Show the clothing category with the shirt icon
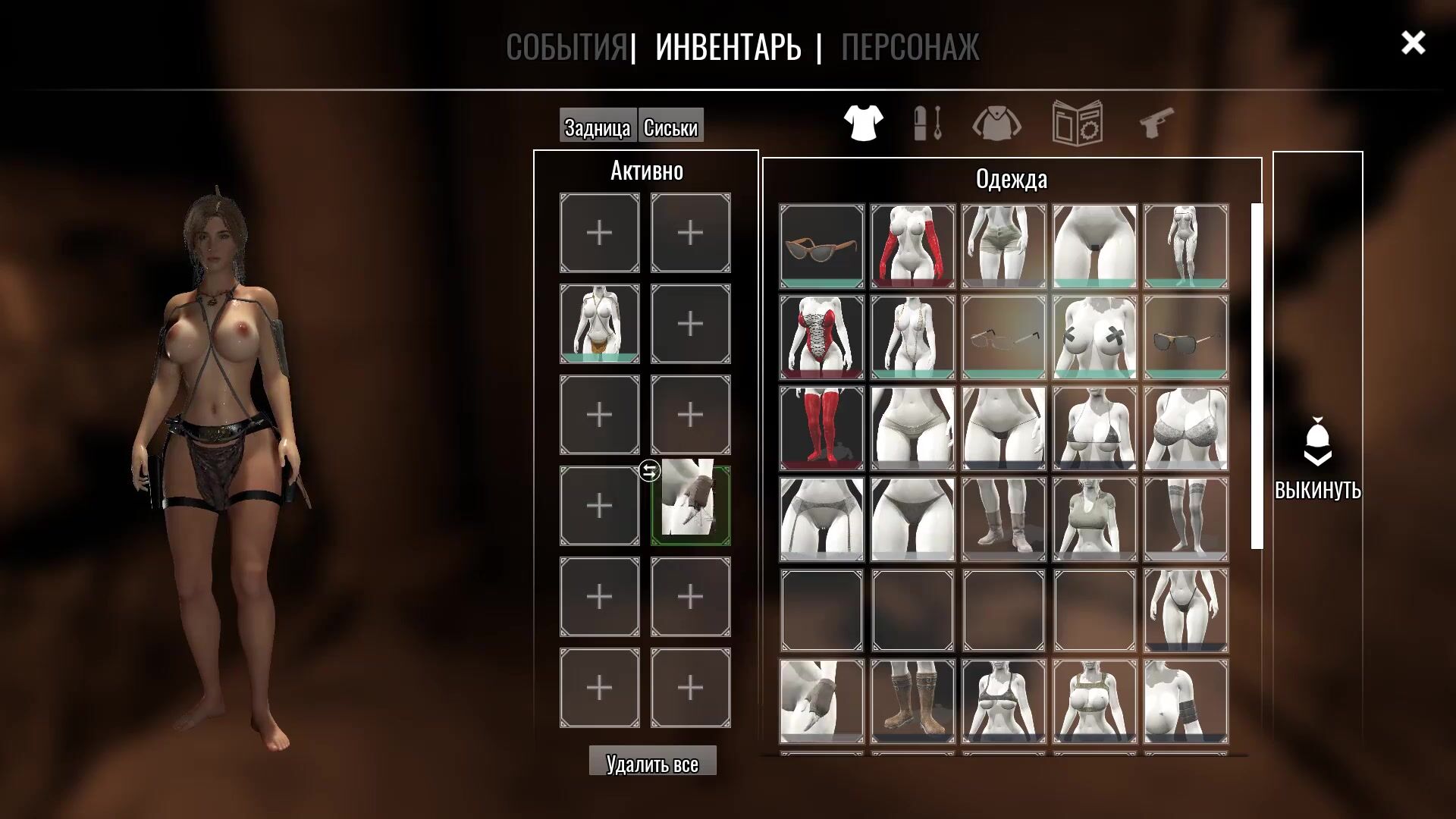 [863, 122]
